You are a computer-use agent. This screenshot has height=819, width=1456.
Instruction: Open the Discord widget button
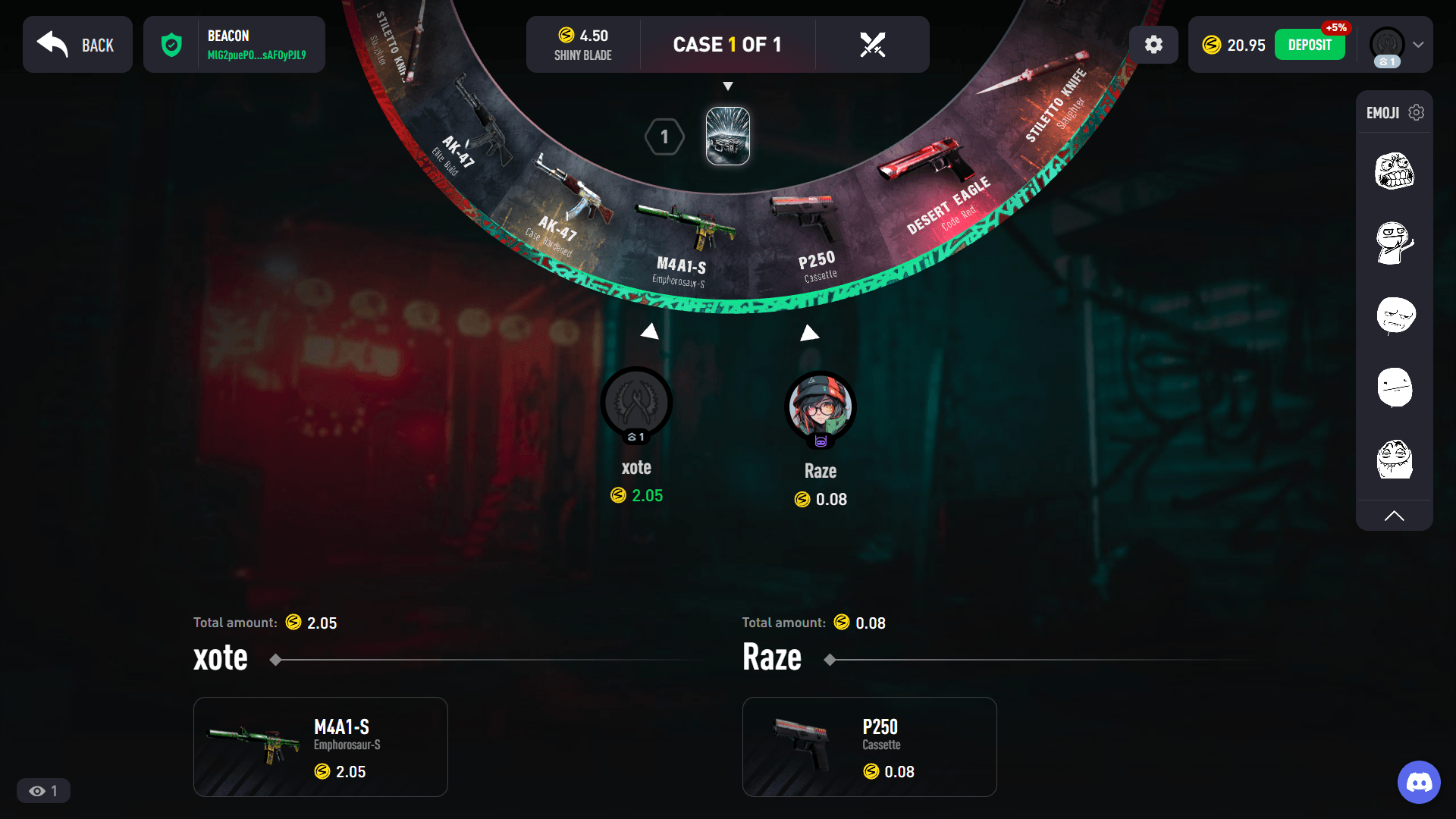(x=1420, y=782)
